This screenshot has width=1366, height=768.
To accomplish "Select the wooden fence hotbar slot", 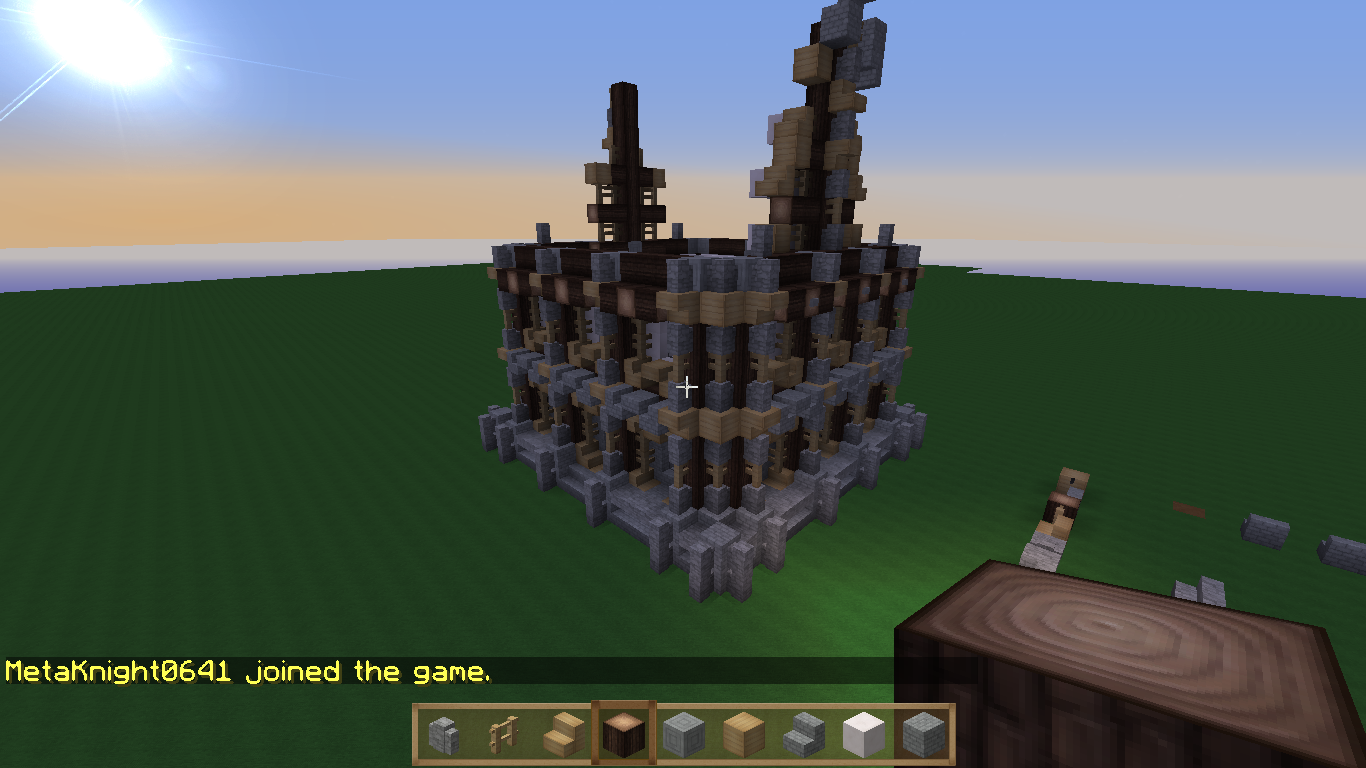I will coord(503,735).
